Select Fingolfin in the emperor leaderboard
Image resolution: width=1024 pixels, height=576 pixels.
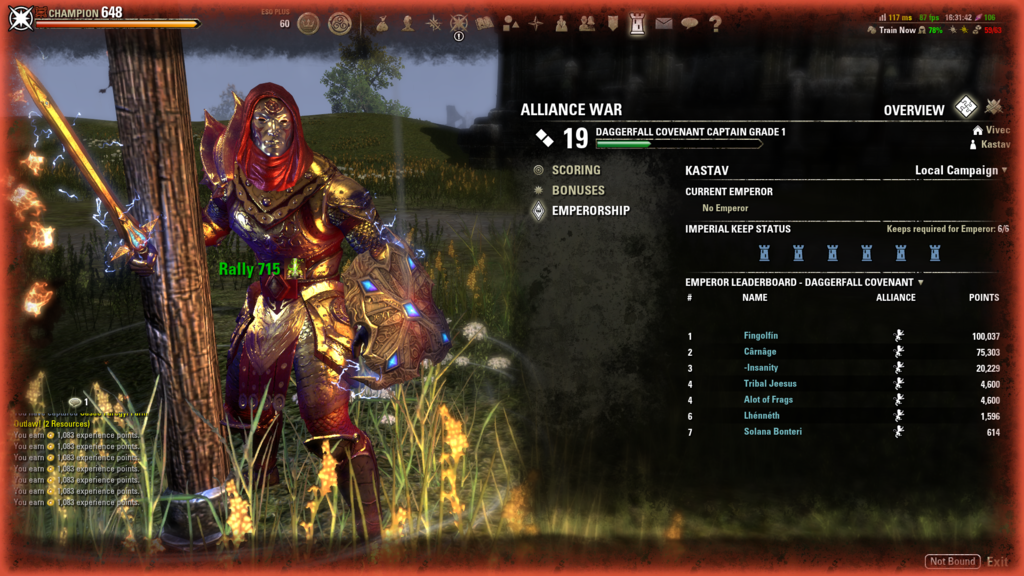click(760, 336)
